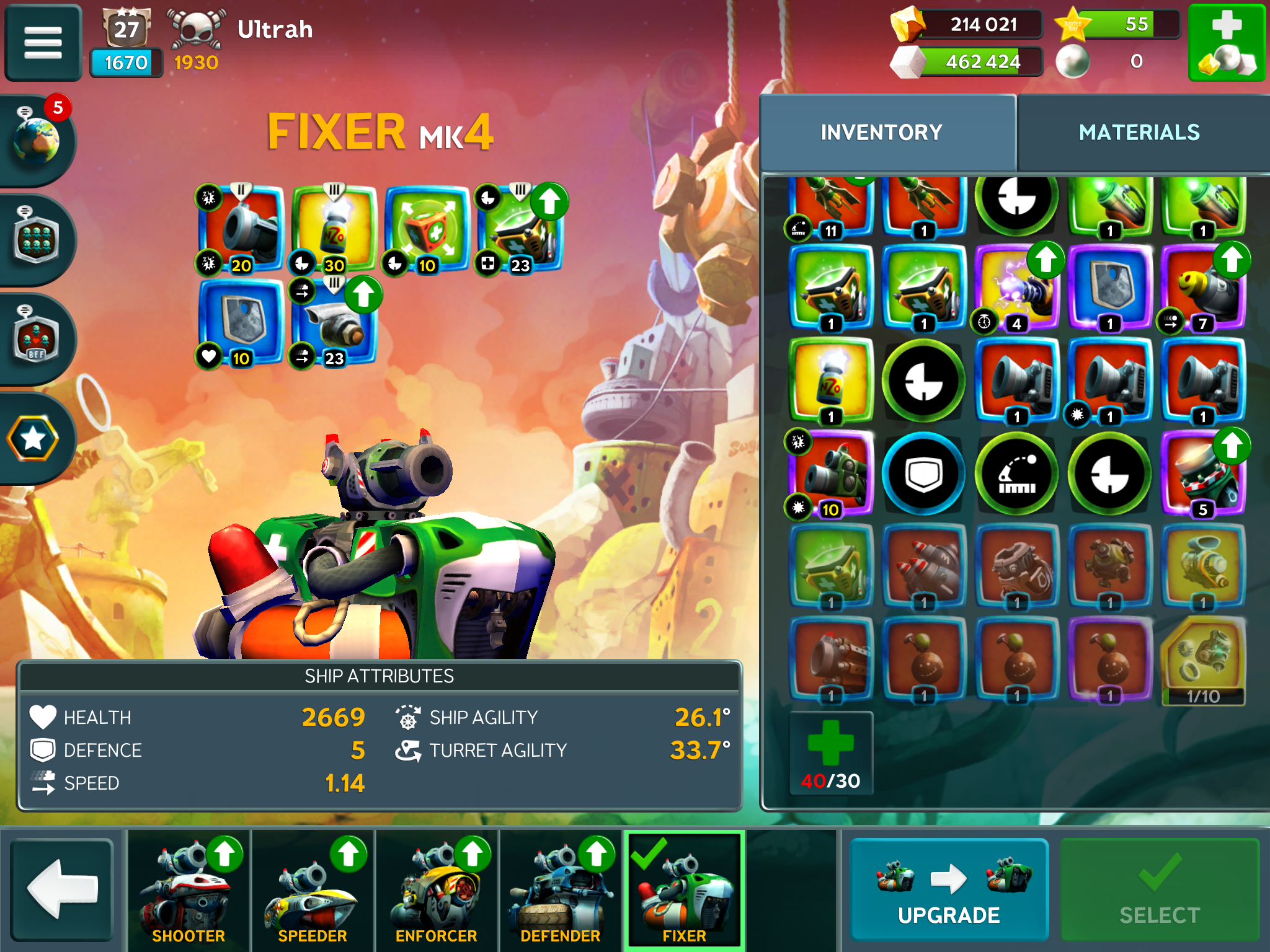Image resolution: width=1270 pixels, height=952 pixels.
Task: Select the Fixer ship tile
Action: [684, 889]
